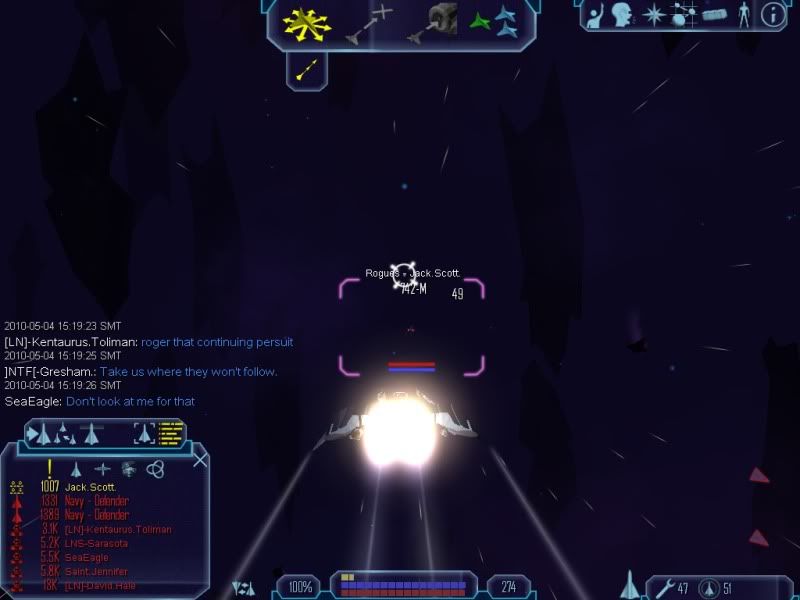Screen dimensions: 800x600
Task: Open the star-shaped navigation map icon
Action: 653,15
